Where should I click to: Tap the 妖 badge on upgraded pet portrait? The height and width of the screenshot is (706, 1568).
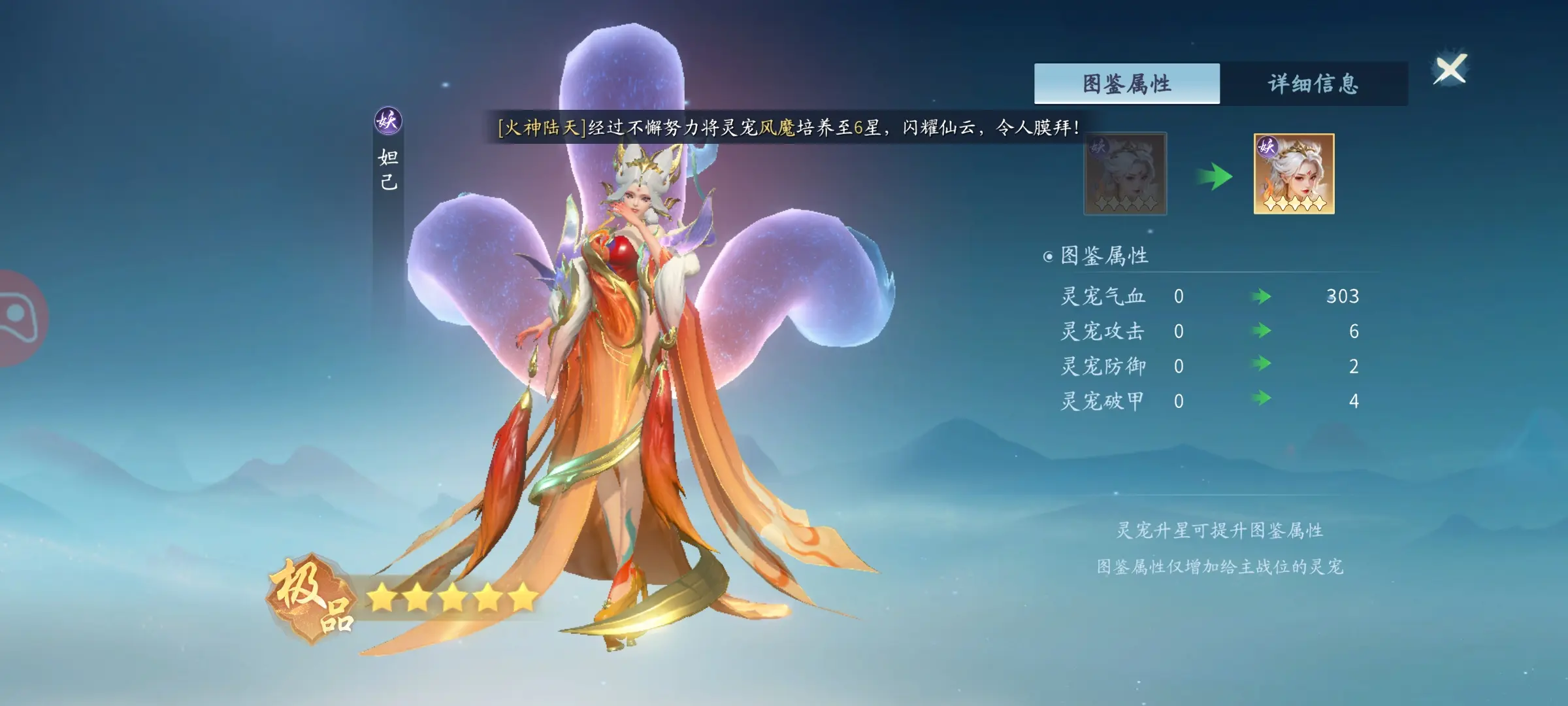pos(1268,148)
